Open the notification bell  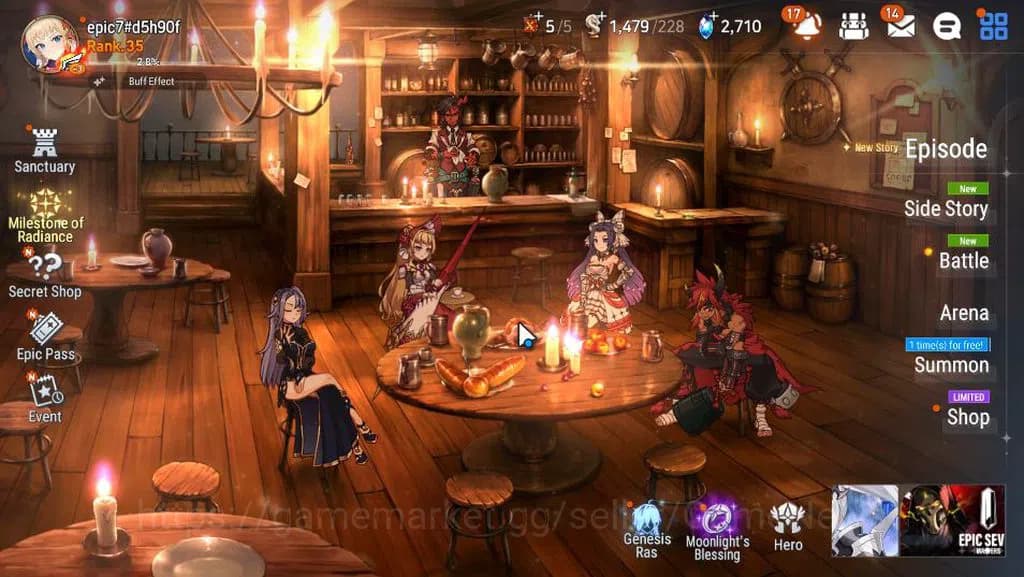(806, 26)
